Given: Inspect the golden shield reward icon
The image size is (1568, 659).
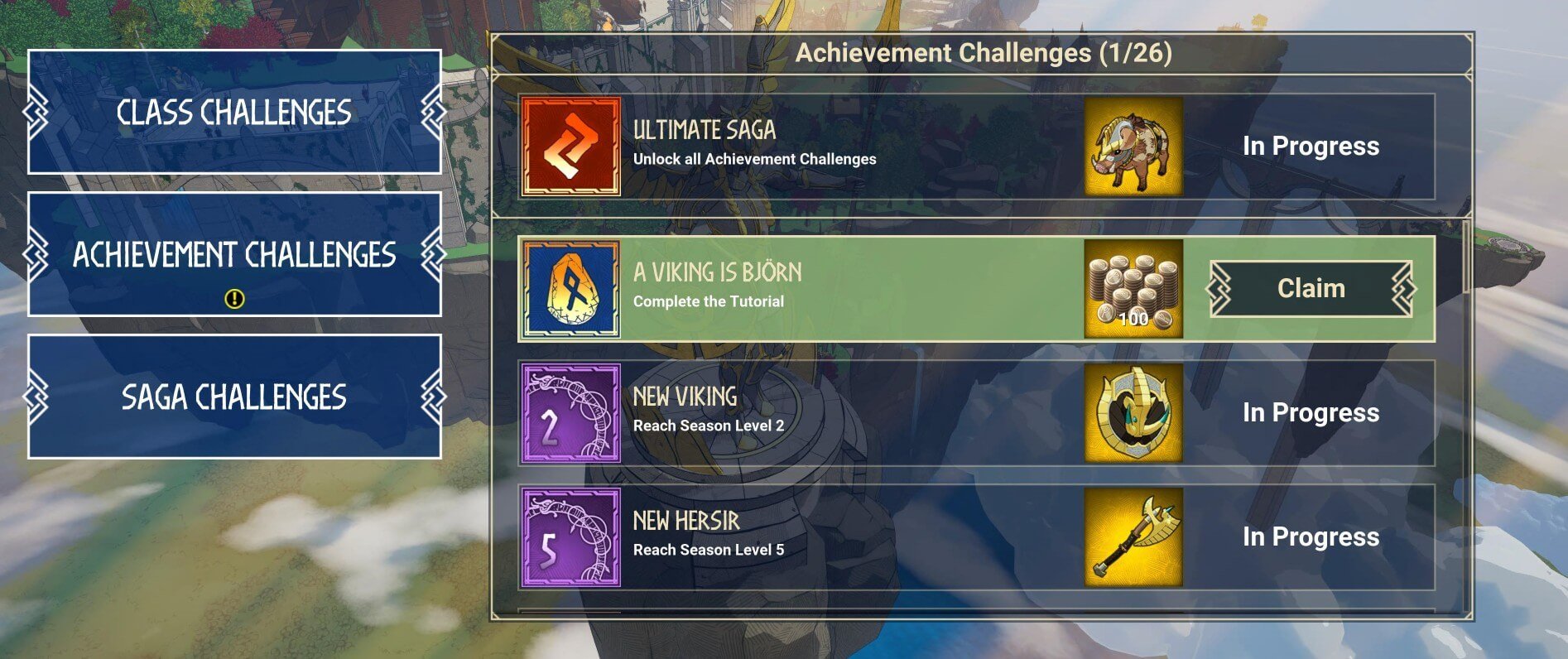Looking at the screenshot, I should 1133,412.
